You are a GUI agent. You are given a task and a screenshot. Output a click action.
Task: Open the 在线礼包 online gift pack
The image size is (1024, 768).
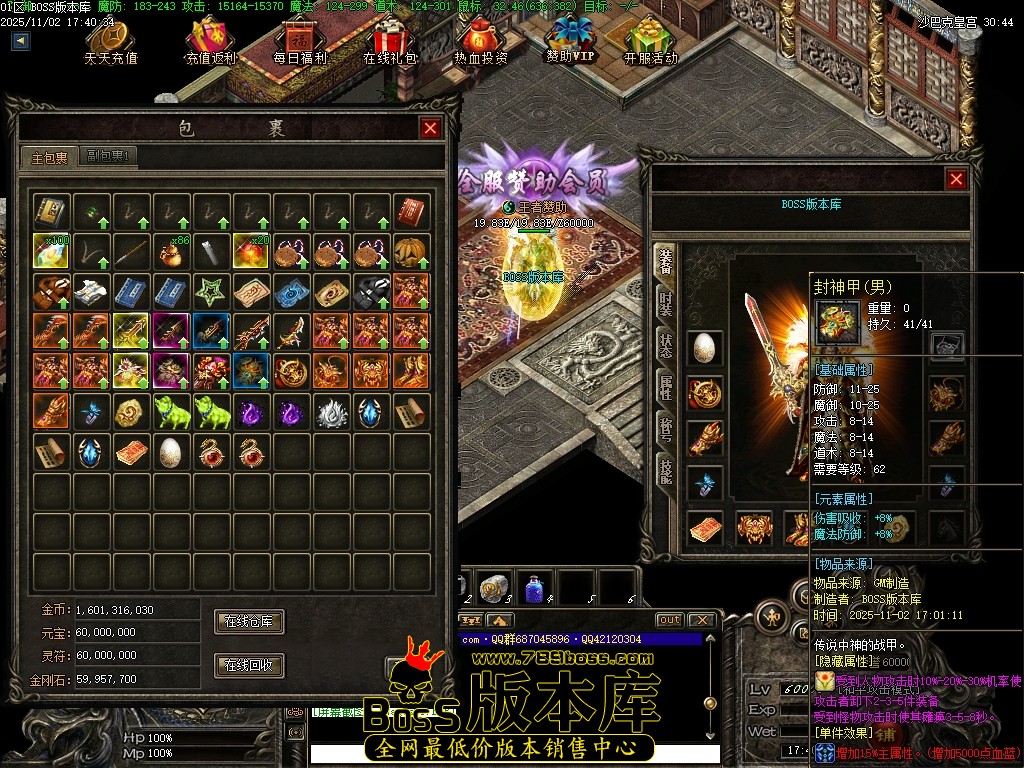coord(389,42)
